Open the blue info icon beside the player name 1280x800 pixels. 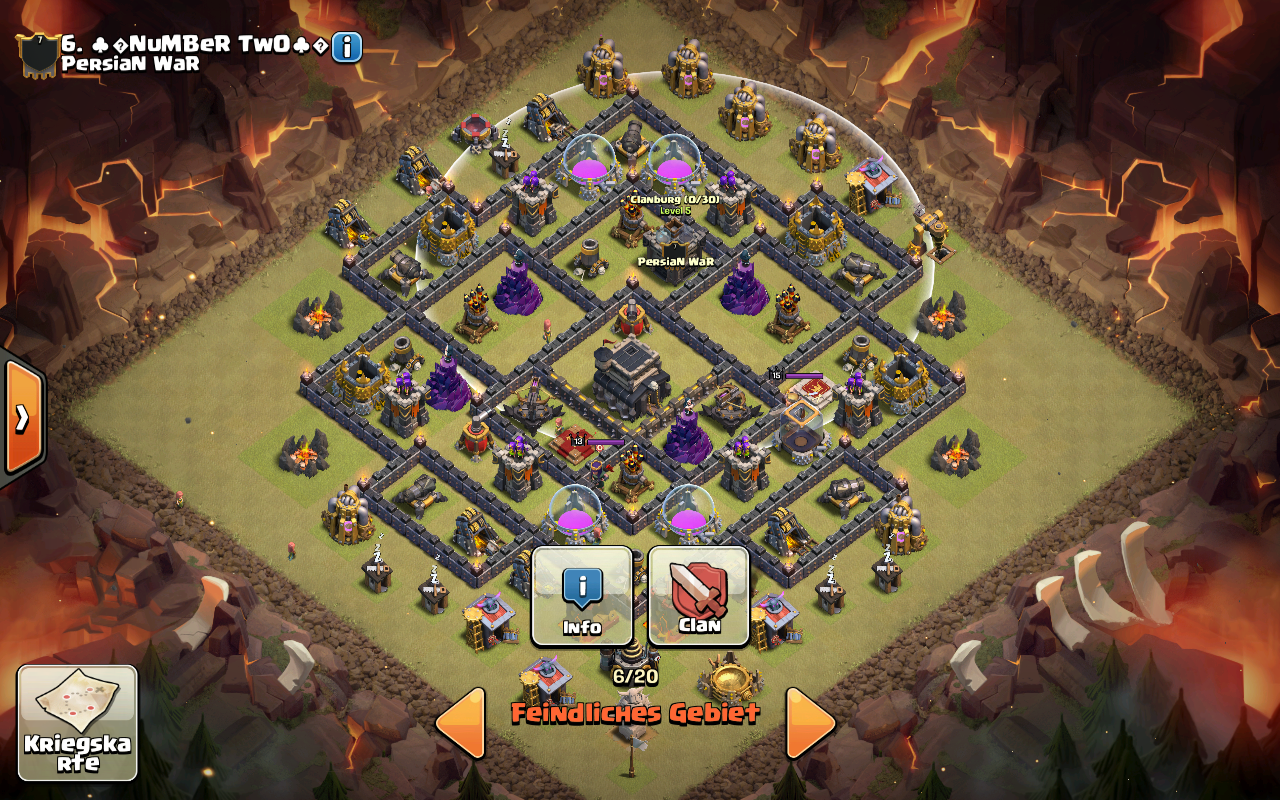[347, 47]
